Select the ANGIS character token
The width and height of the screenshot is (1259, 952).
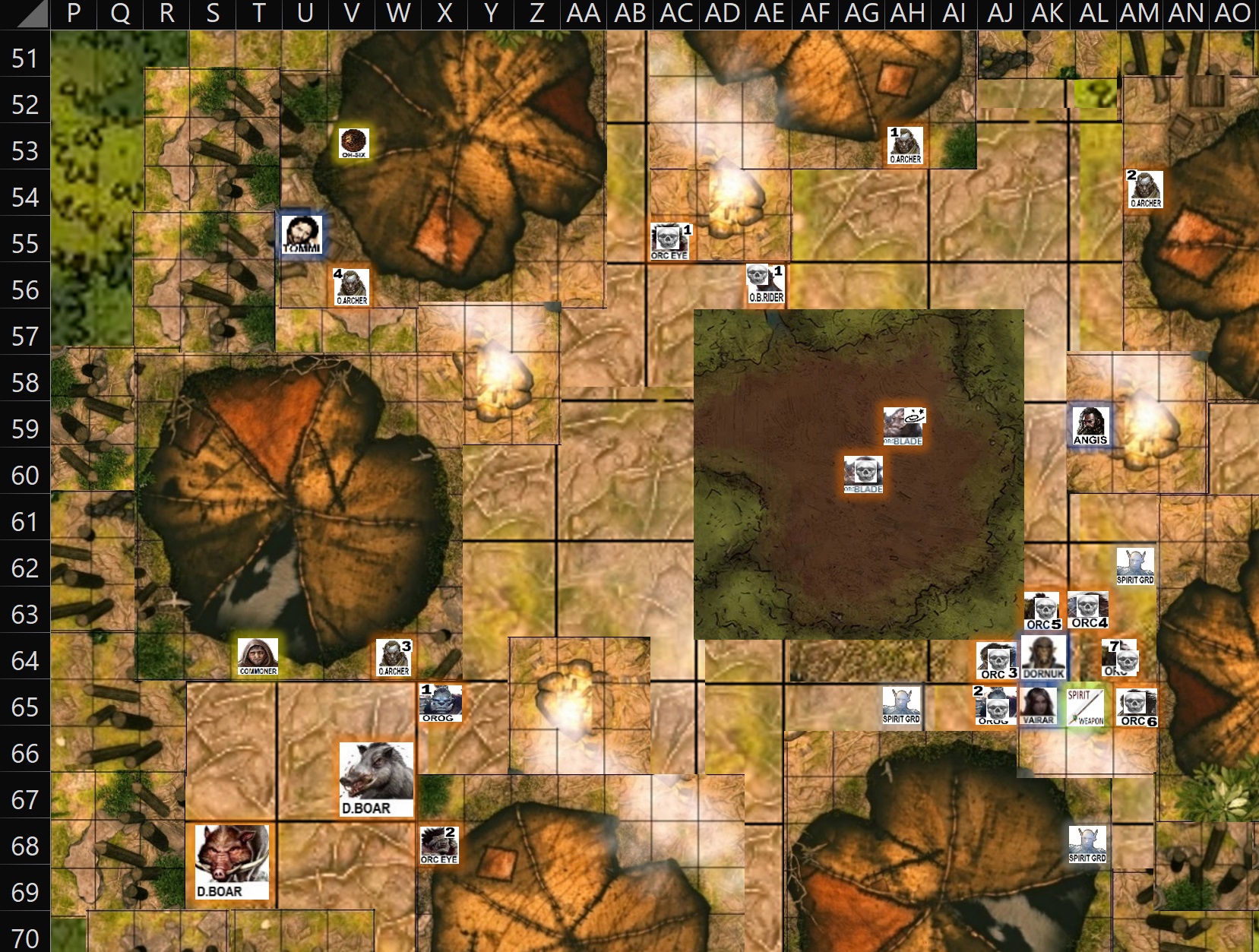point(1090,425)
